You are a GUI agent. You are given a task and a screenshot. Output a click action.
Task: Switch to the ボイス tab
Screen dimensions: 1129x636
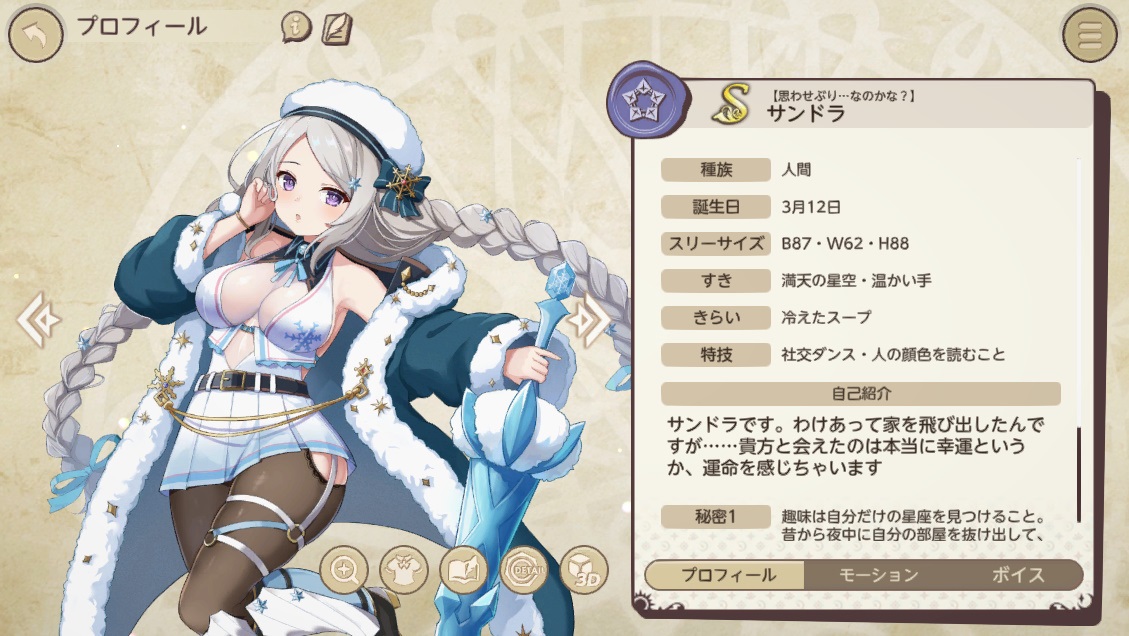[1018, 575]
